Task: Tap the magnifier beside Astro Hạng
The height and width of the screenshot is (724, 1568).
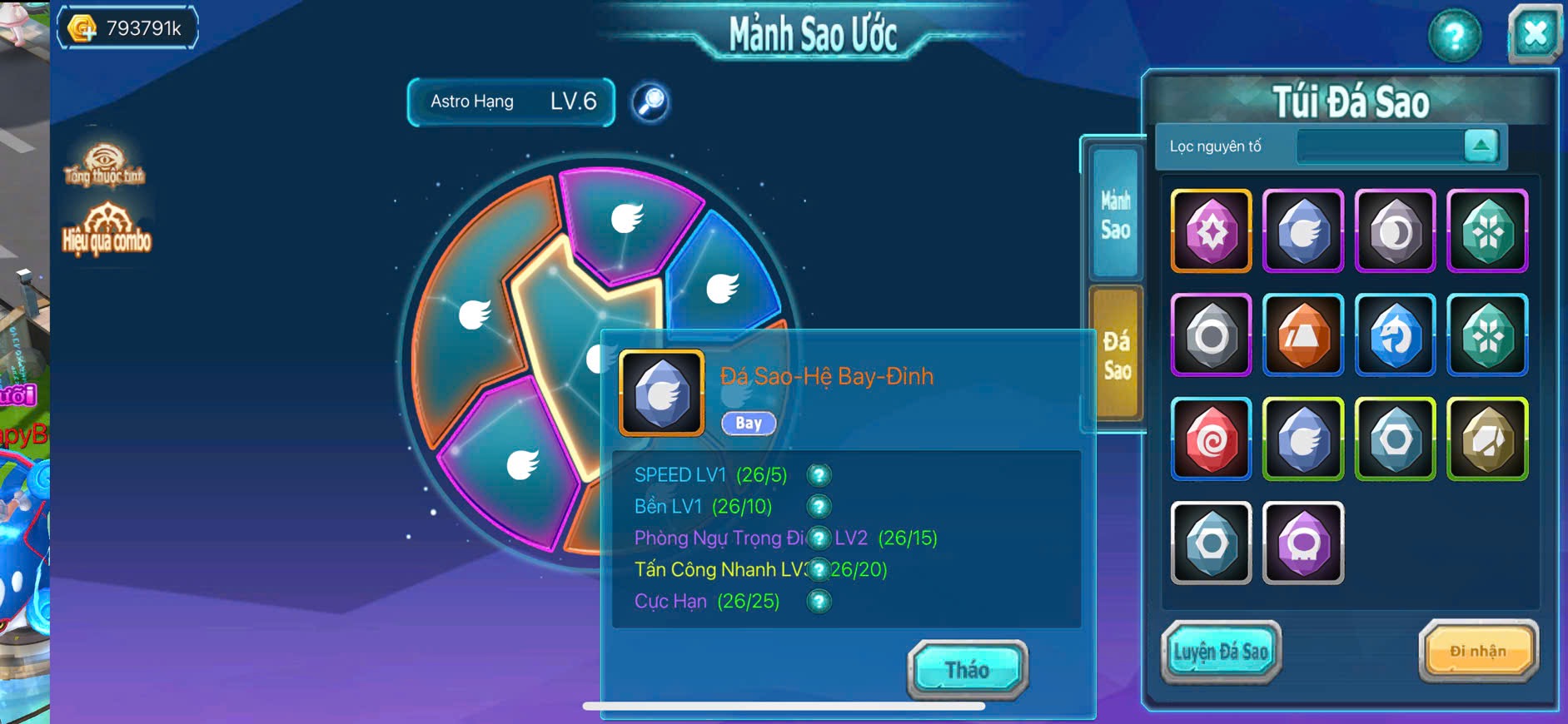Action: [x=650, y=102]
